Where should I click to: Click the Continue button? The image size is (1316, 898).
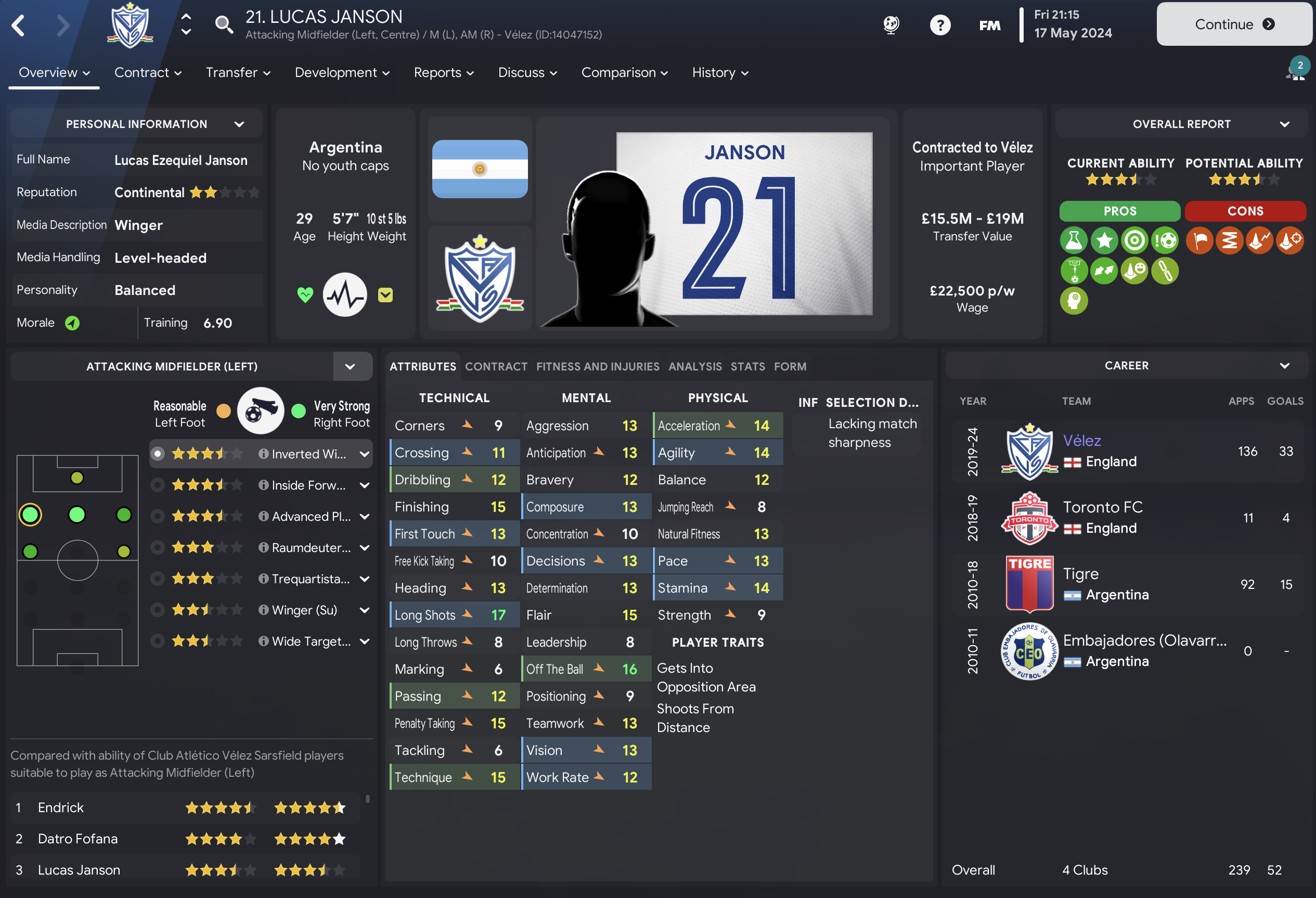tap(1233, 24)
